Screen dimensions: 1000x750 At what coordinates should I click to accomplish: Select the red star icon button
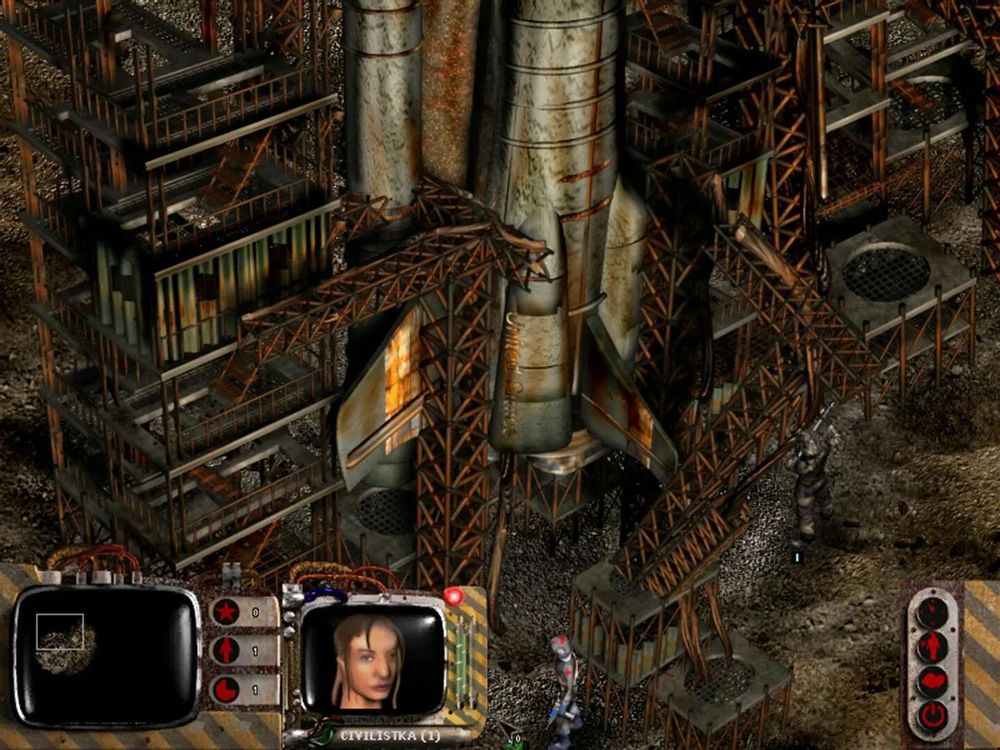click(x=227, y=611)
